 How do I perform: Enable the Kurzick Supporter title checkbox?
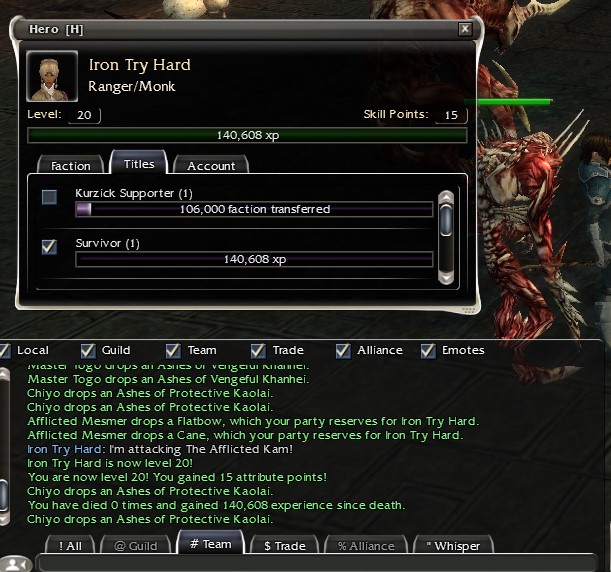[x=49, y=197]
